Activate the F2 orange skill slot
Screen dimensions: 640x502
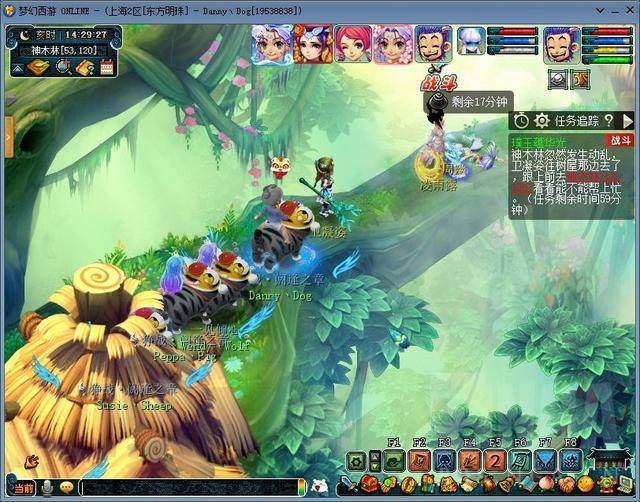(419, 461)
